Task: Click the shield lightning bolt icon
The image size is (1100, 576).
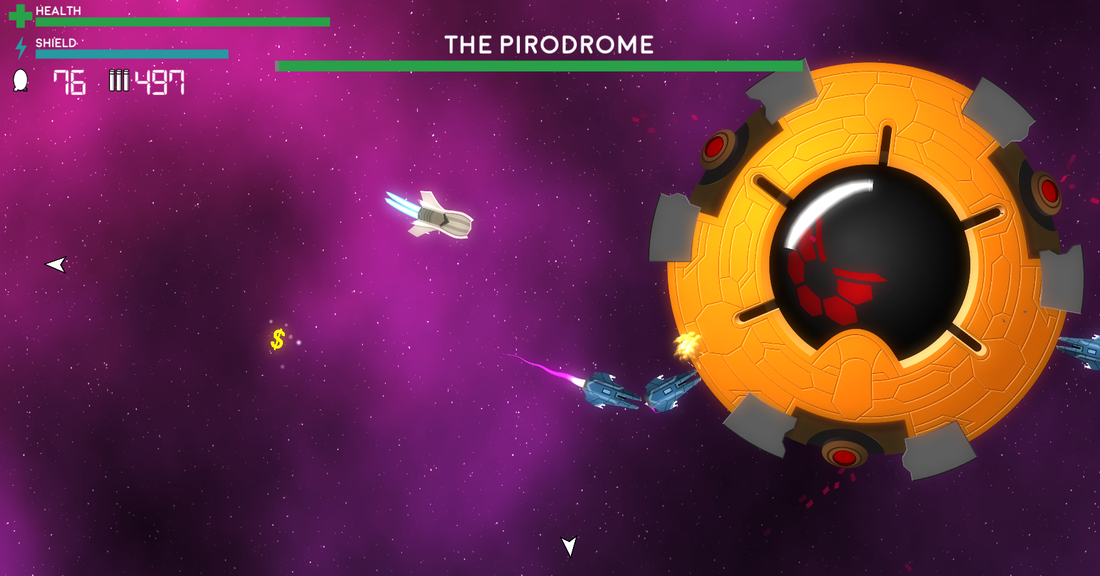Action: click(21, 48)
